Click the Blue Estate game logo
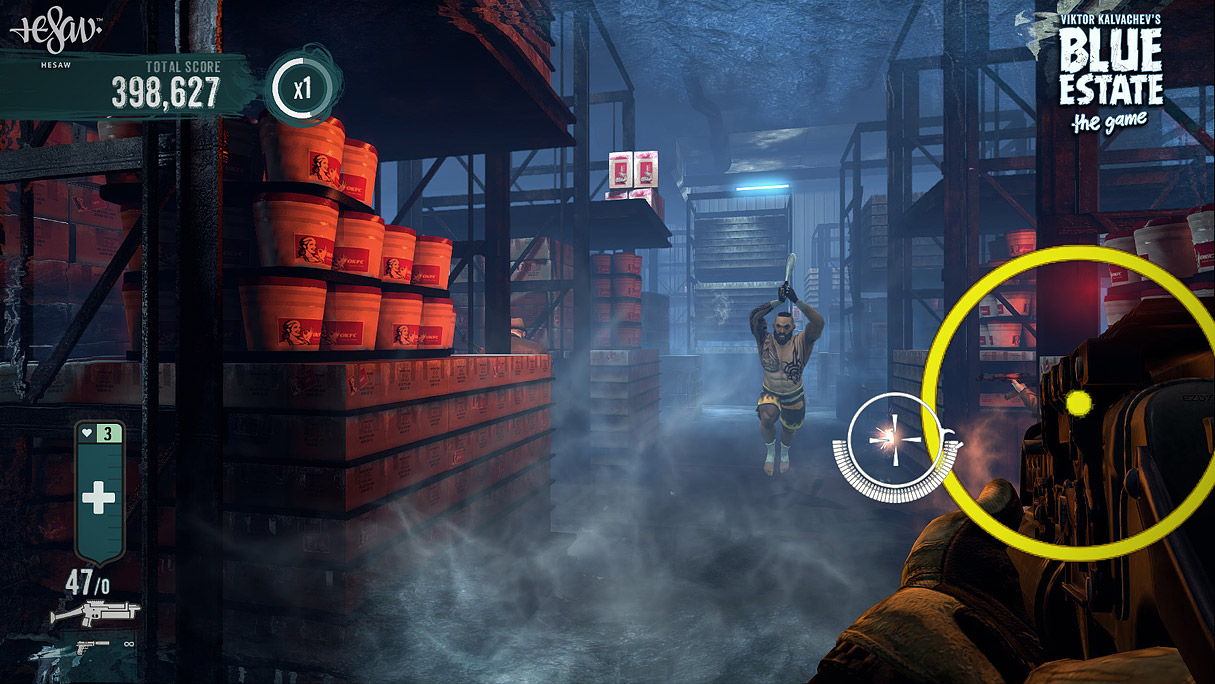 click(1111, 72)
